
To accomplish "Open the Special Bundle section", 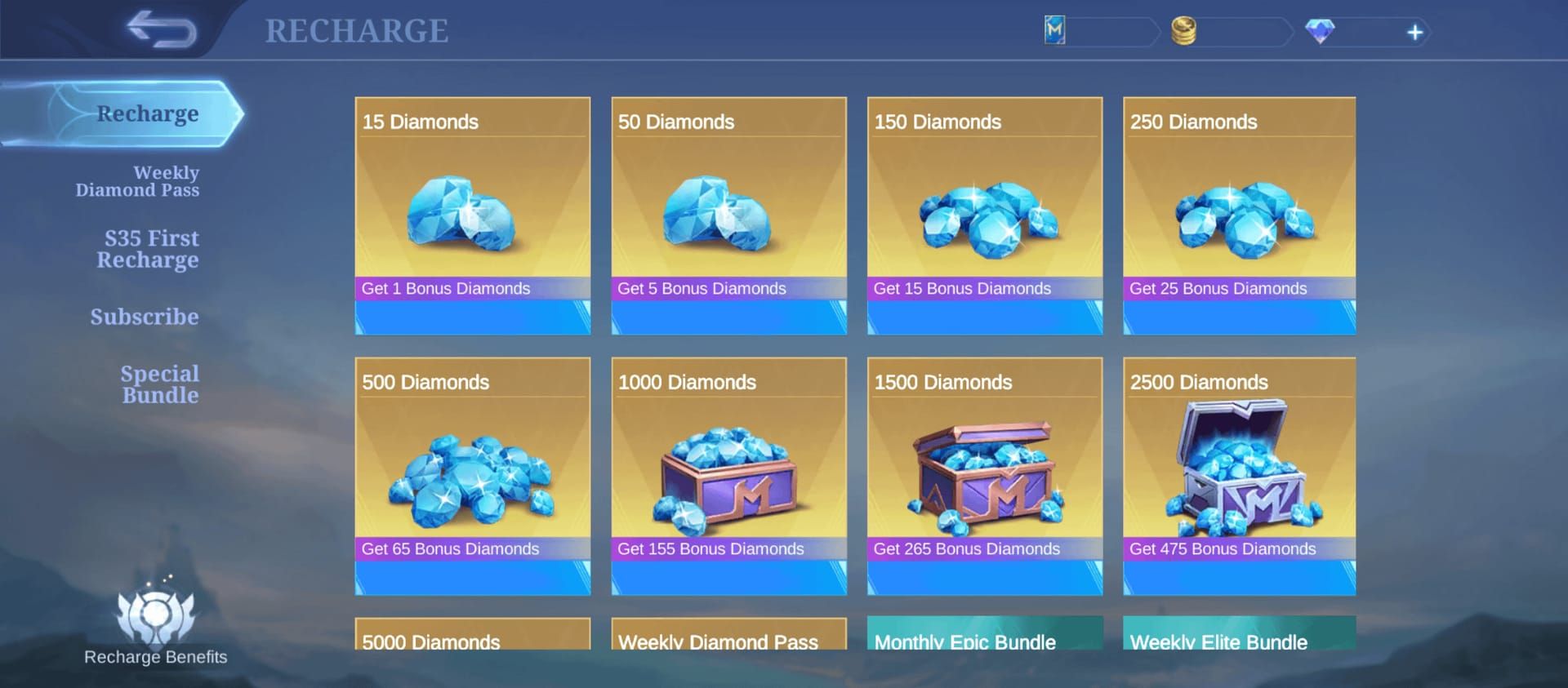I will [160, 384].
